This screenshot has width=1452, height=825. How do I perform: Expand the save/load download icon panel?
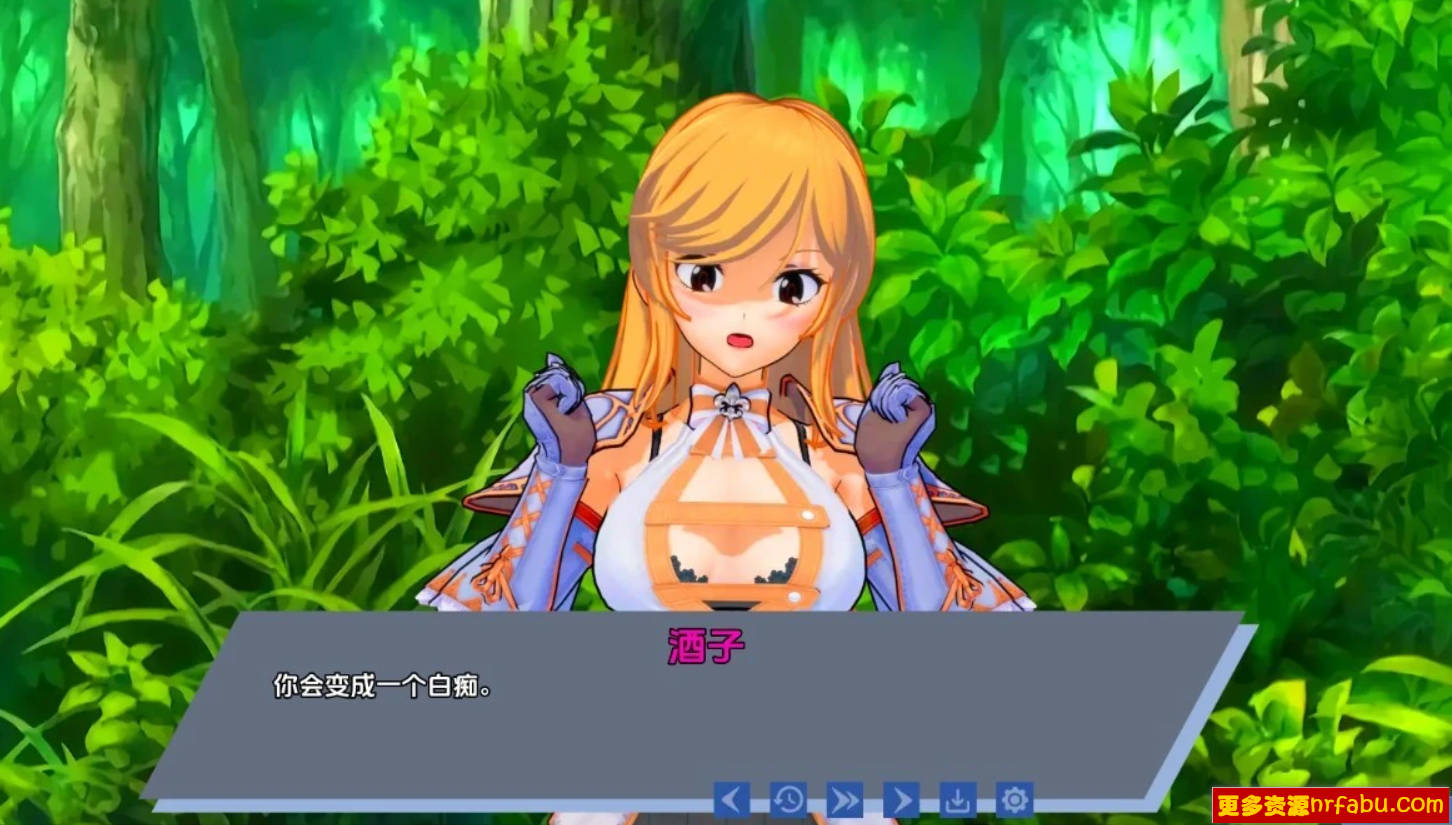(958, 800)
